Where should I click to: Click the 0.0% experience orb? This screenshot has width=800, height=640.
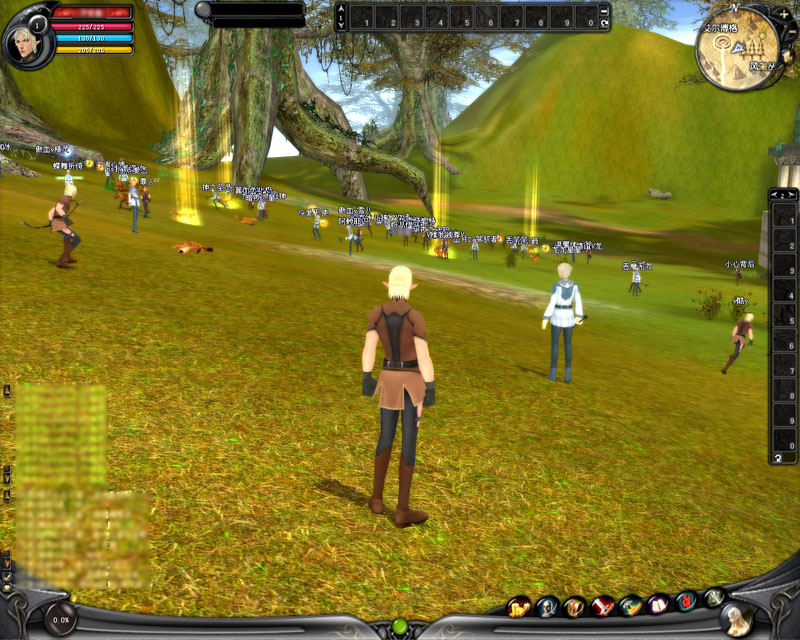[60, 619]
